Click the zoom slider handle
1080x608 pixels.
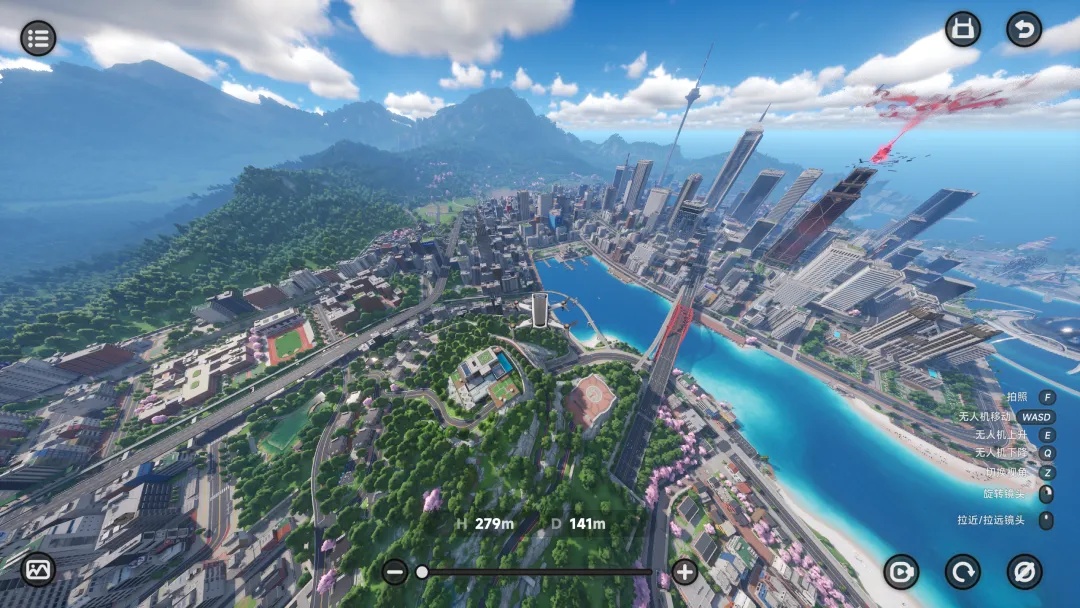(422, 572)
